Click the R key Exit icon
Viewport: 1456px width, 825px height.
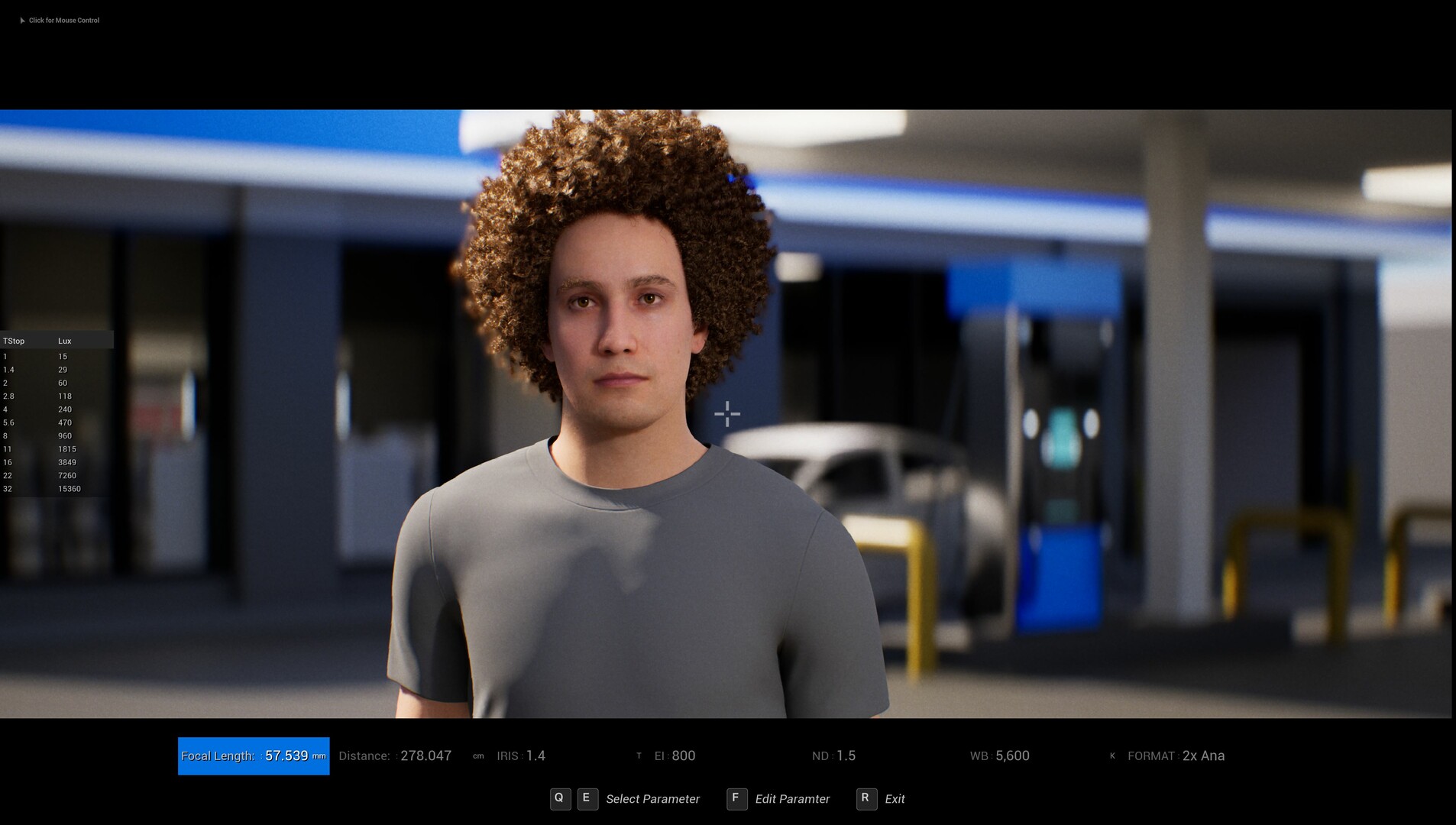[x=866, y=798]
